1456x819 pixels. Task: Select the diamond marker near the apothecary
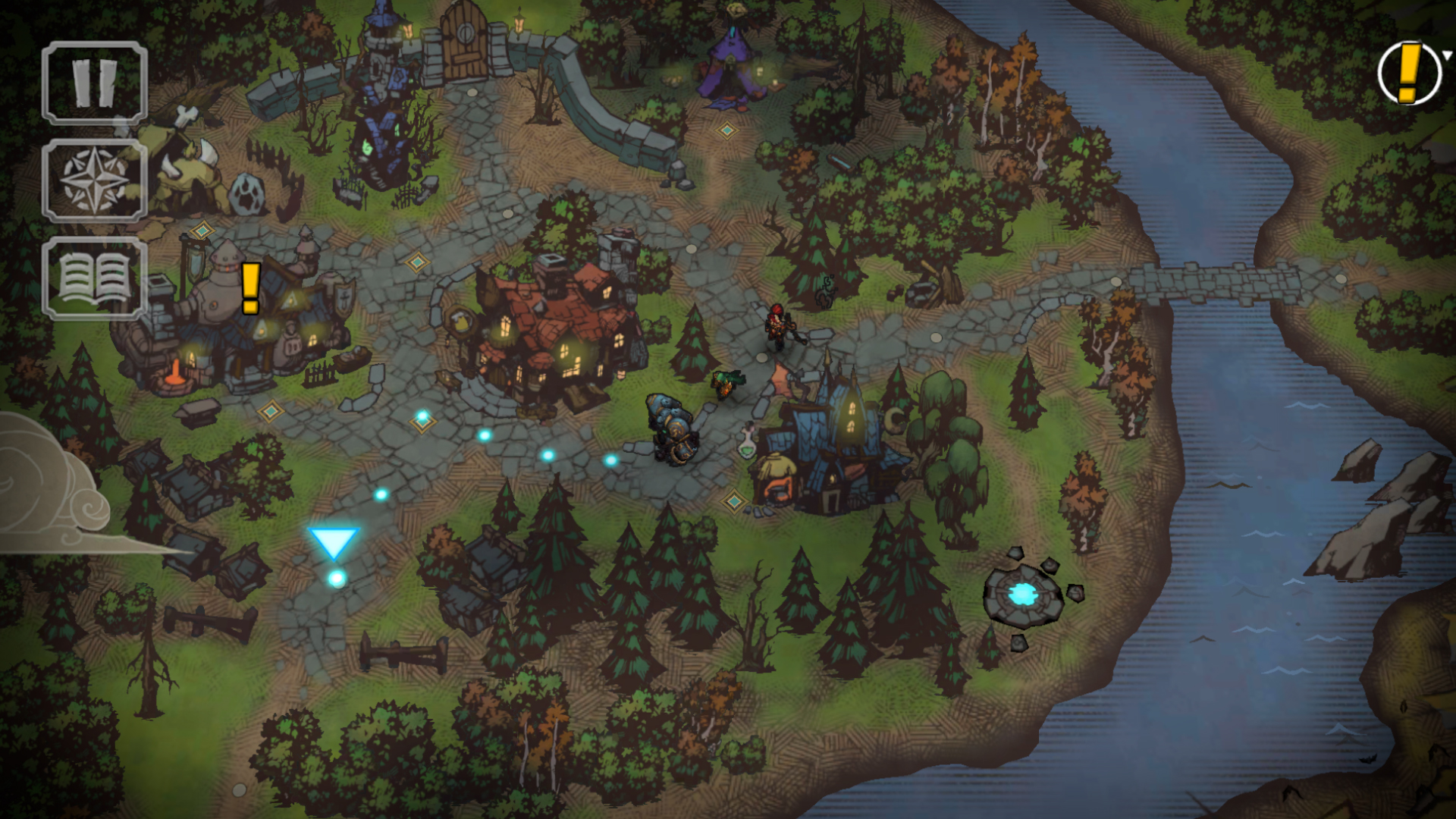click(733, 501)
